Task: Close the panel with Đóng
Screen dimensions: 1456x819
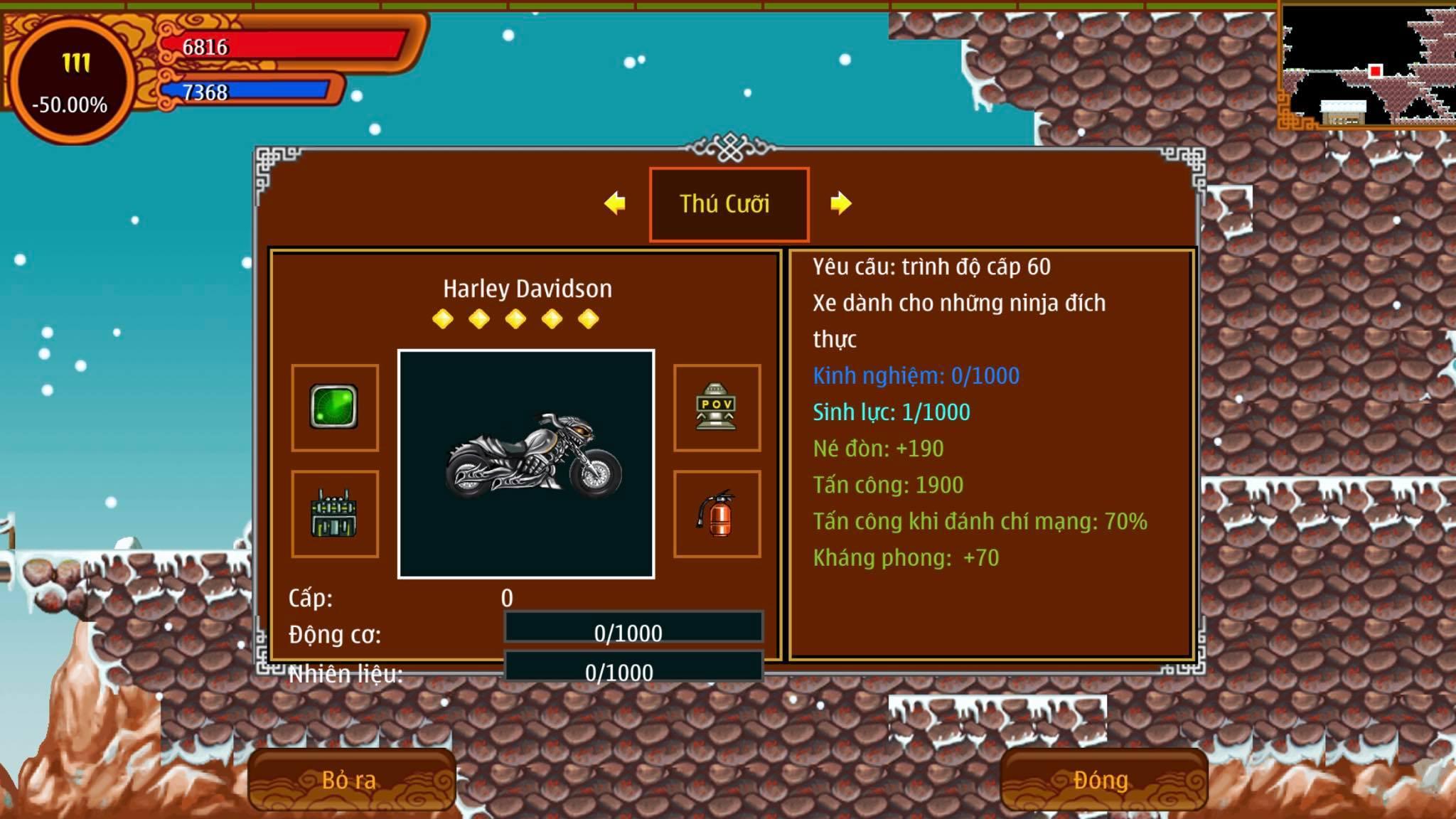Action: 1102,780
